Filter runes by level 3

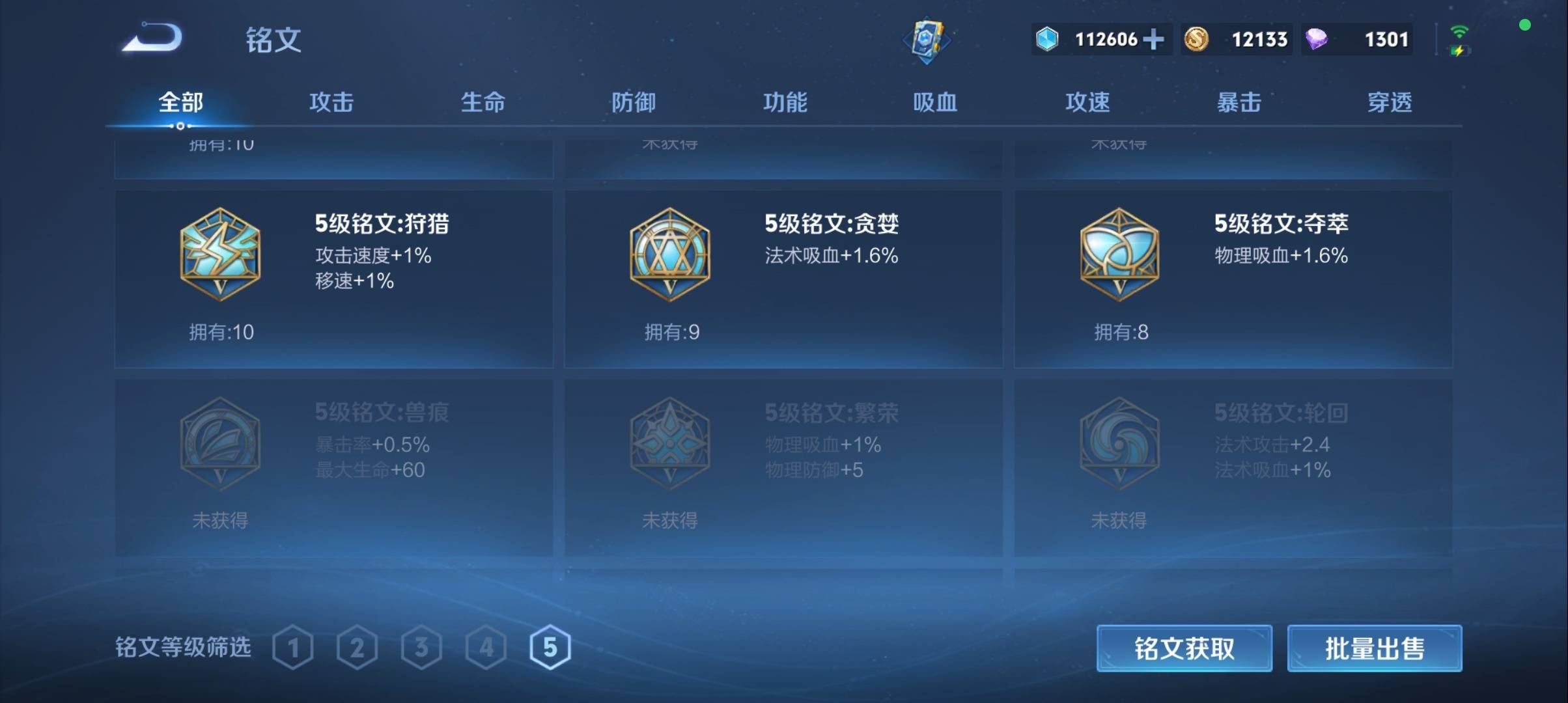click(421, 648)
